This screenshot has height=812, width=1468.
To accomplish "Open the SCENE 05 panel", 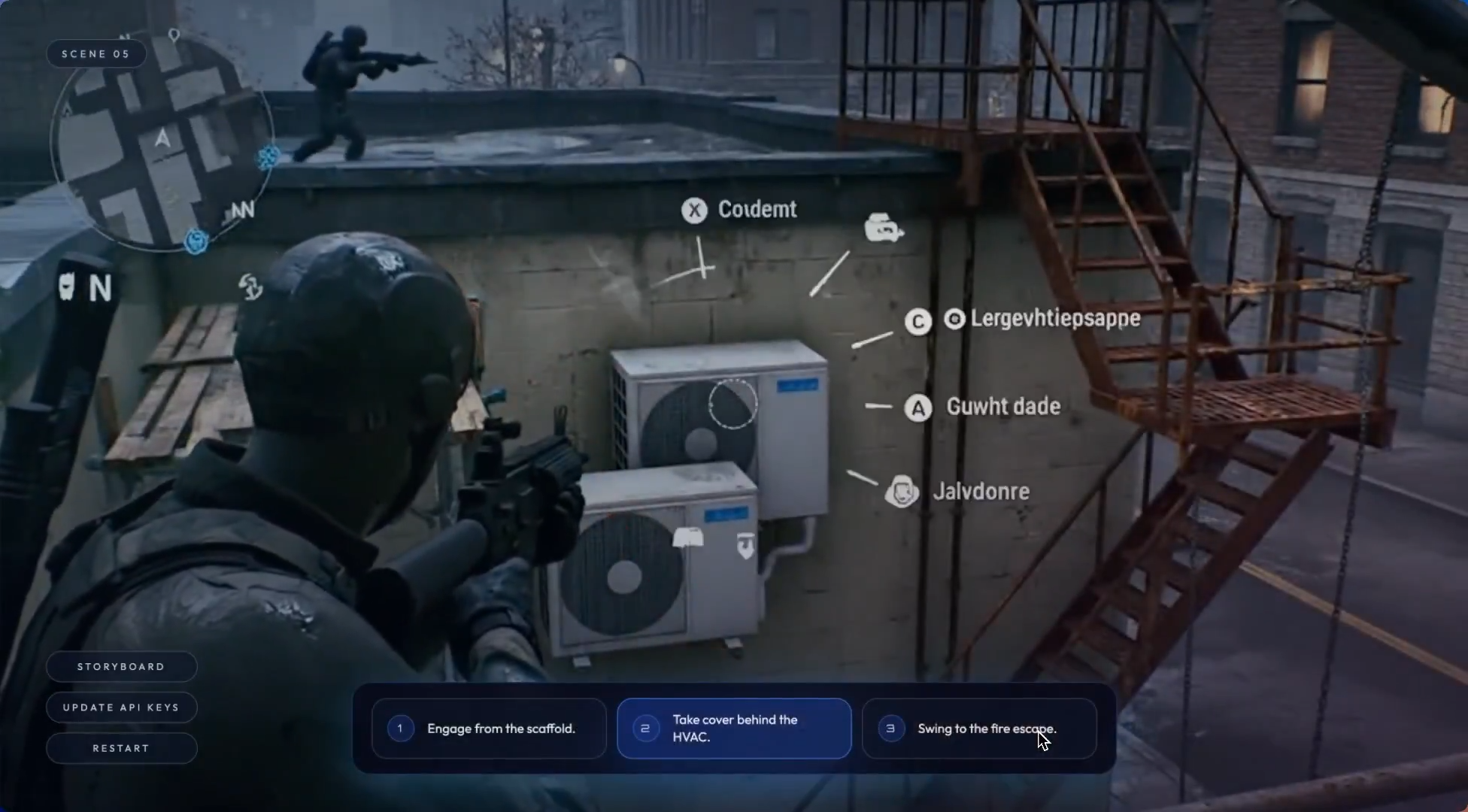I will click(96, 53).
